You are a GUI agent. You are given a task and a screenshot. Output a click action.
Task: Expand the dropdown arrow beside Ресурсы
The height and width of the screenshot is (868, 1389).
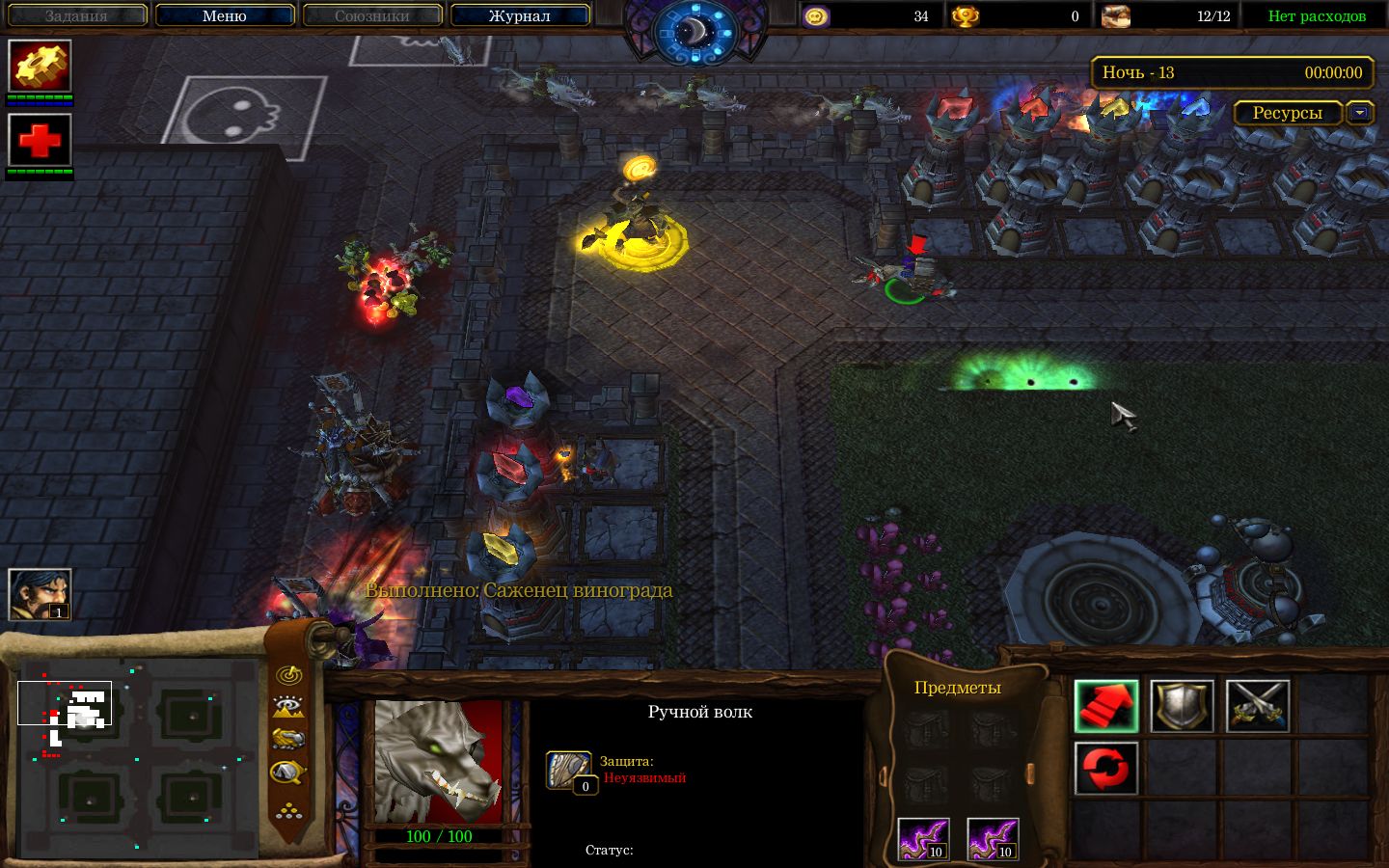pyautogui.click(x=1360, y=113)
